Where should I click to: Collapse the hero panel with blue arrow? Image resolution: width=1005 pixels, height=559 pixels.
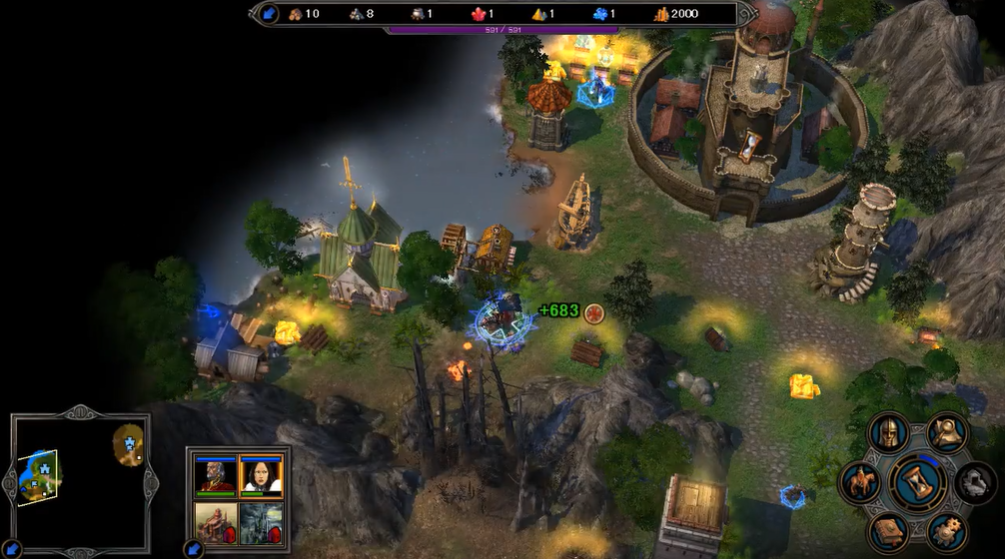(x=193, y=549)
